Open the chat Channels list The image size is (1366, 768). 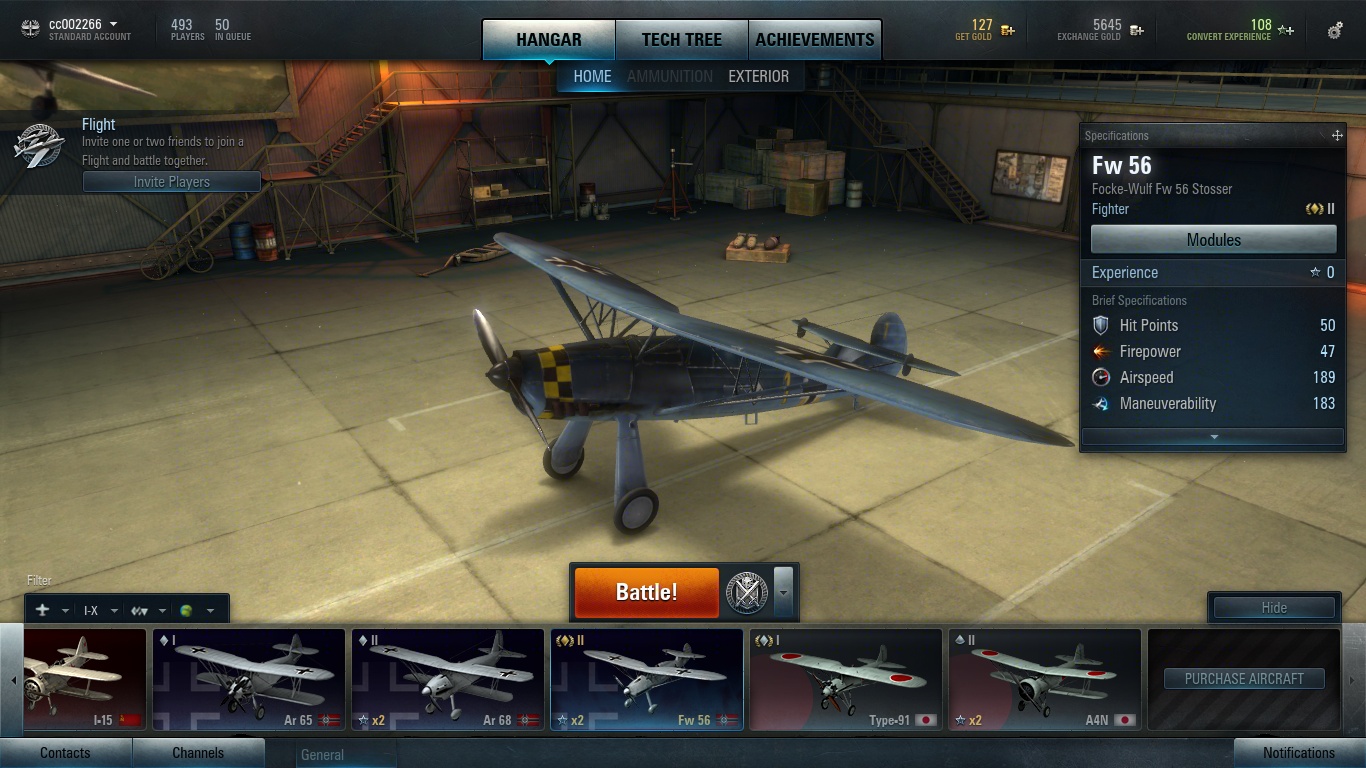pyautogui.click(x=198, y=753)
